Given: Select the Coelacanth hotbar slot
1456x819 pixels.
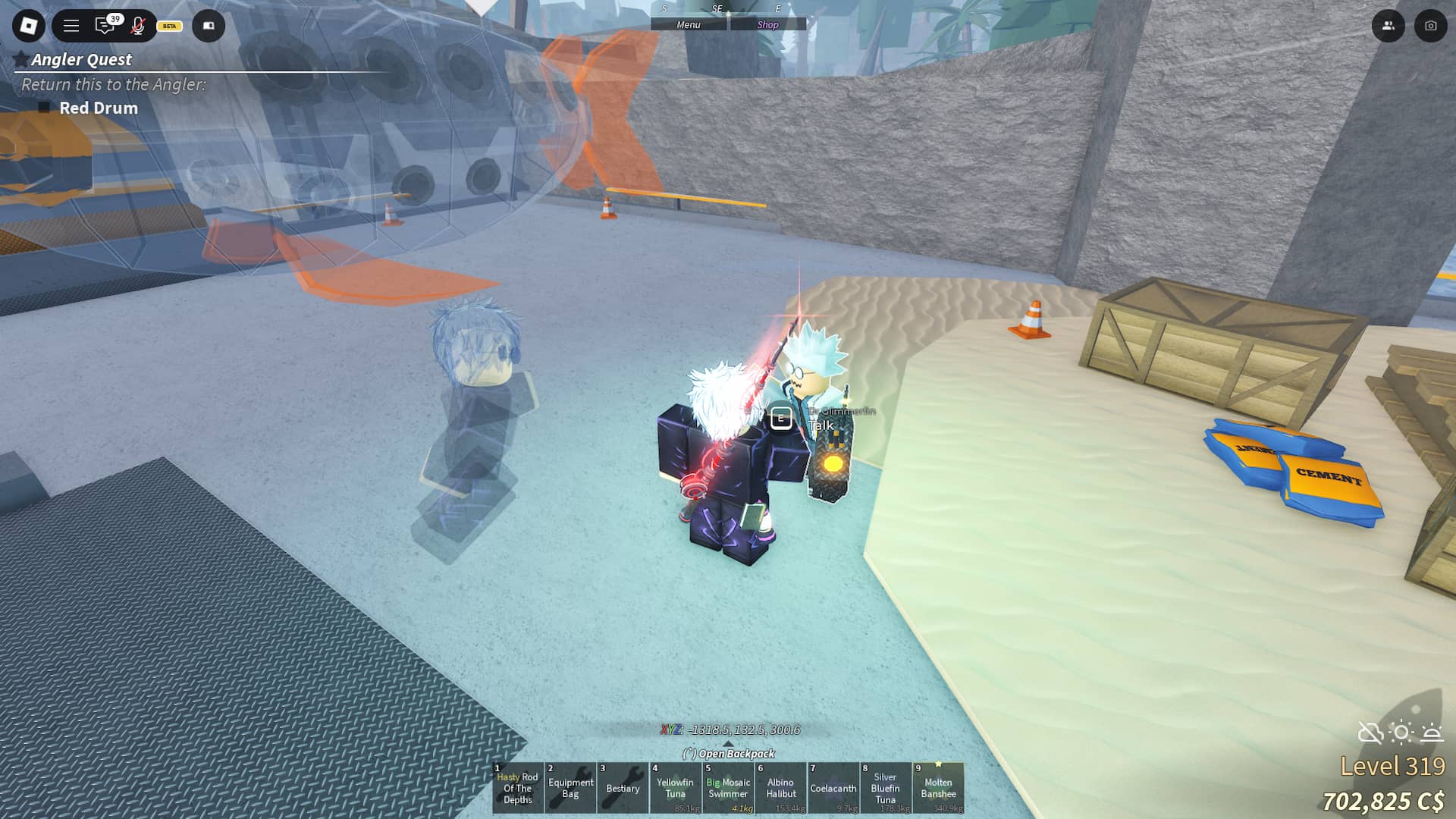Looking at the screenshot, I should [x=833, y=788].
